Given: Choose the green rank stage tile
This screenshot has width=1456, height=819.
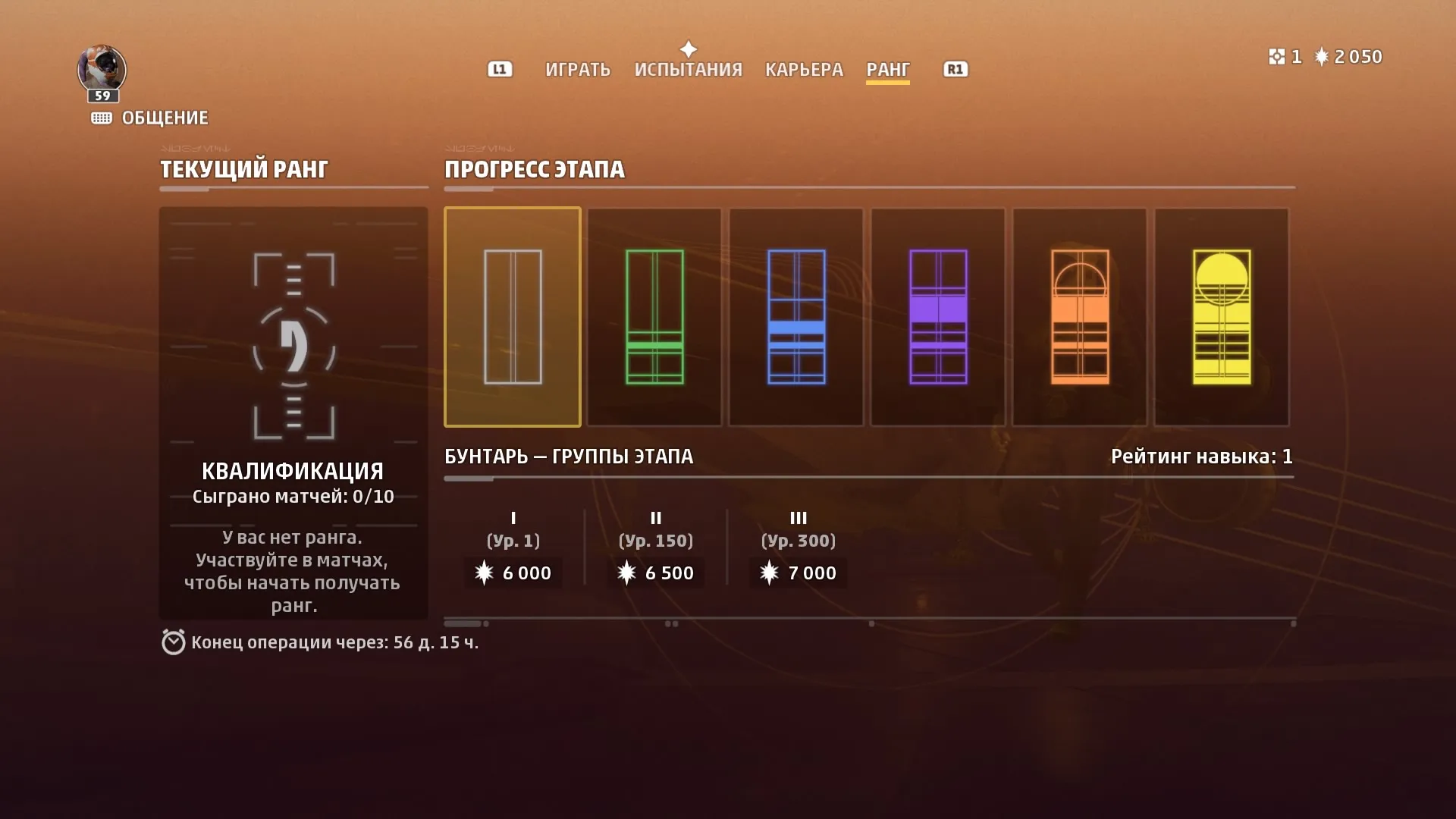Looking at the screenshot, I should (654, 317).
